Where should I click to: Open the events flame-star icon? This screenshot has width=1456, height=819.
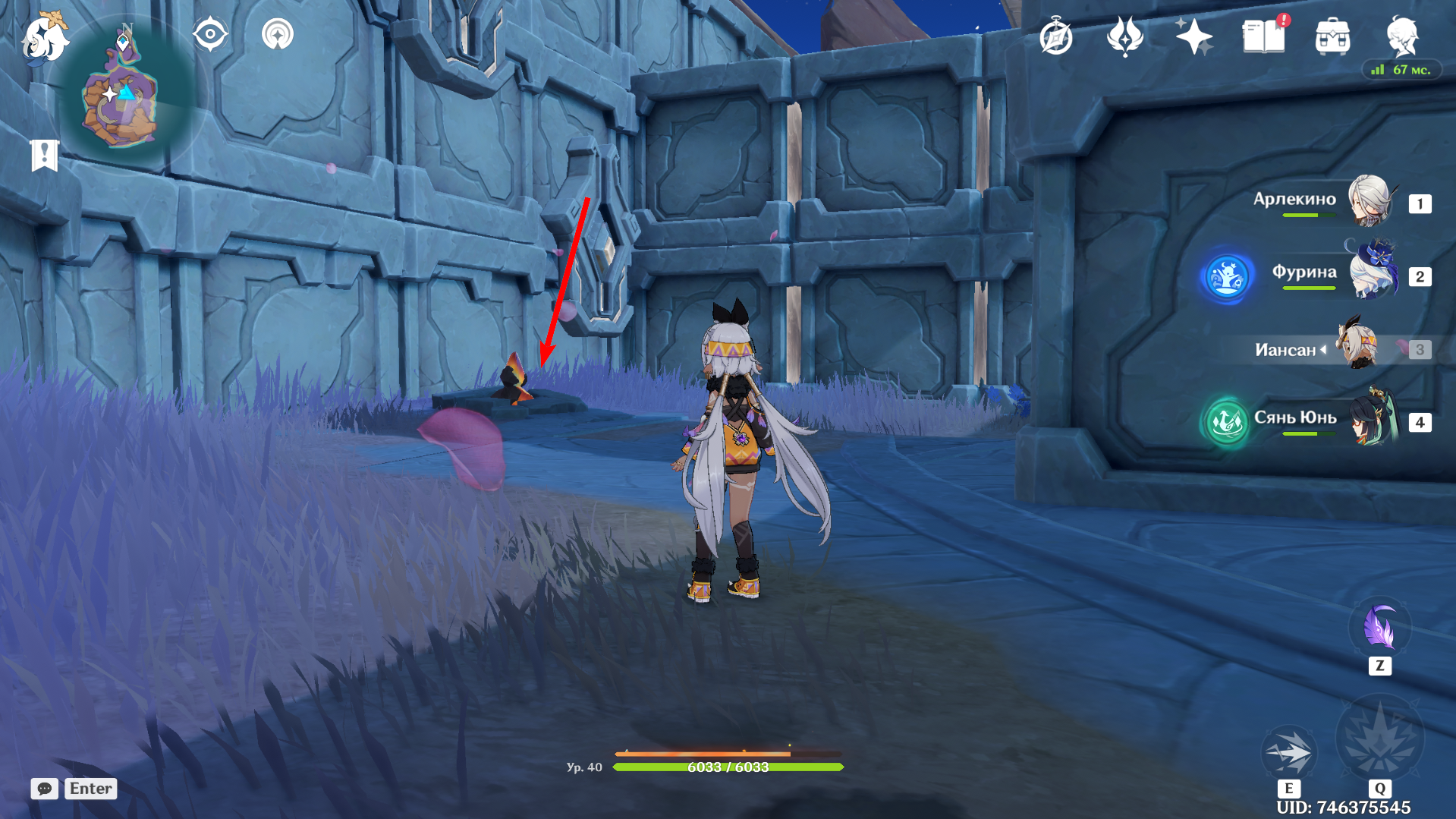[1124, 36]
